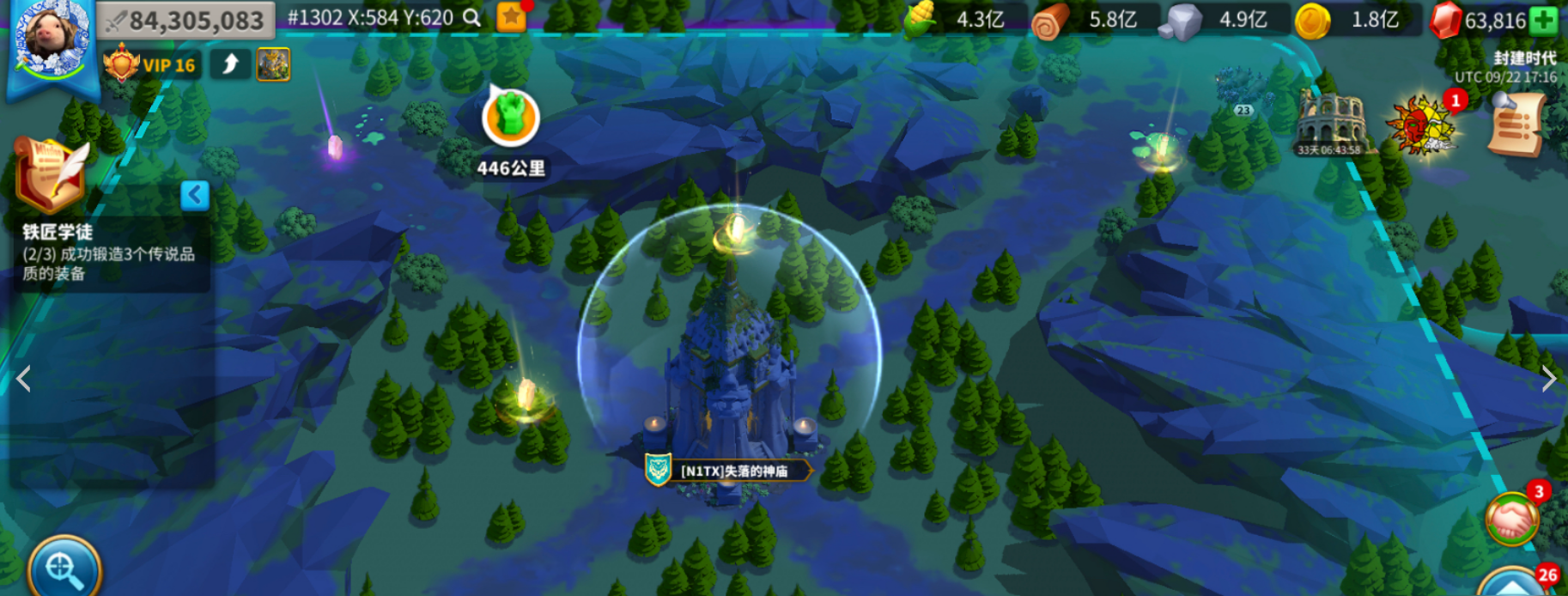Open the square icon beside the up-arrow
This screenshot has width=1568, height=596.
pyautogui.click(x=273, y=64)
